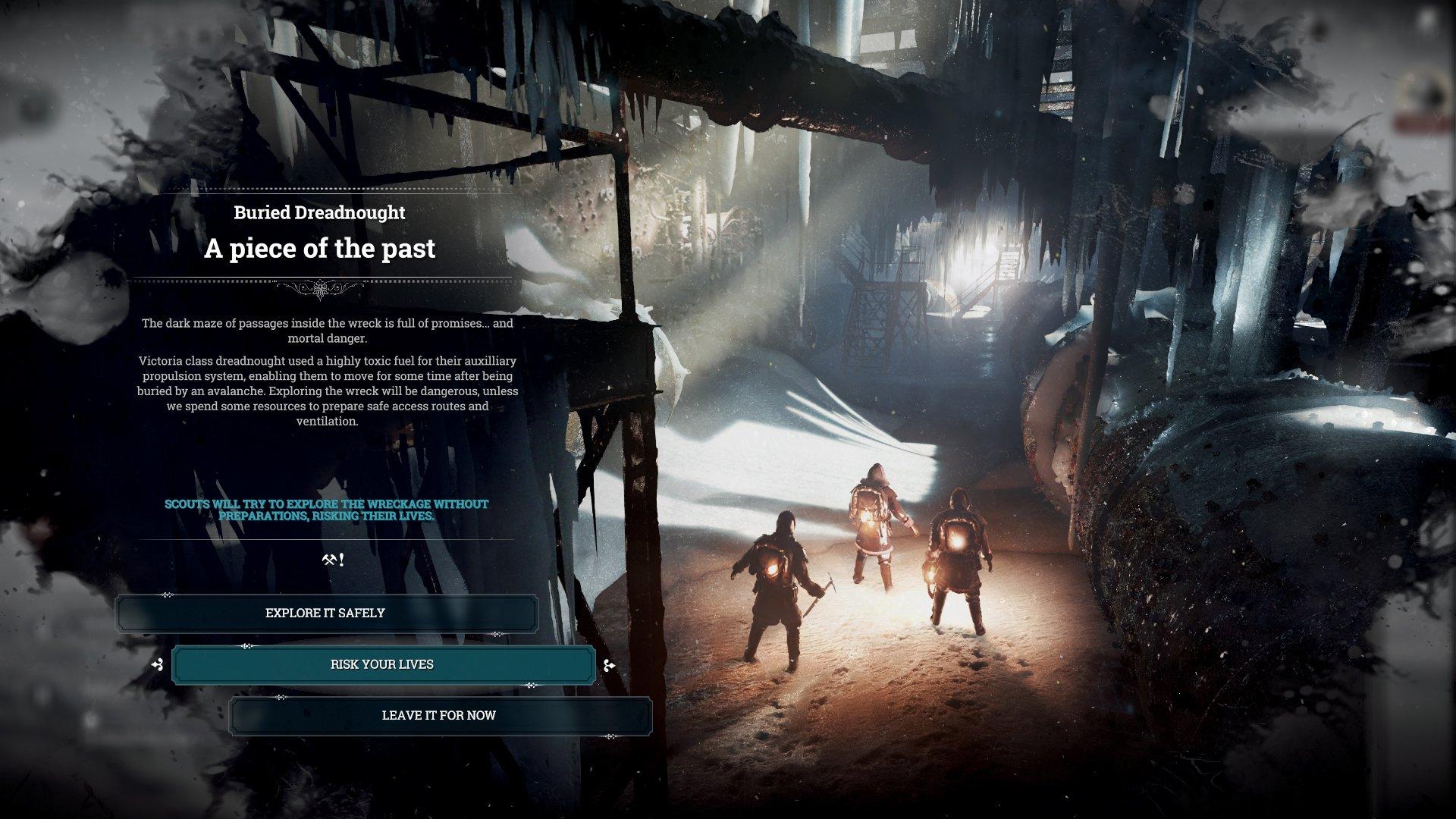This screenshot has height=819, width=1456.
Task: Choose Risk Your Lives
Action: [x=383, y=663]
